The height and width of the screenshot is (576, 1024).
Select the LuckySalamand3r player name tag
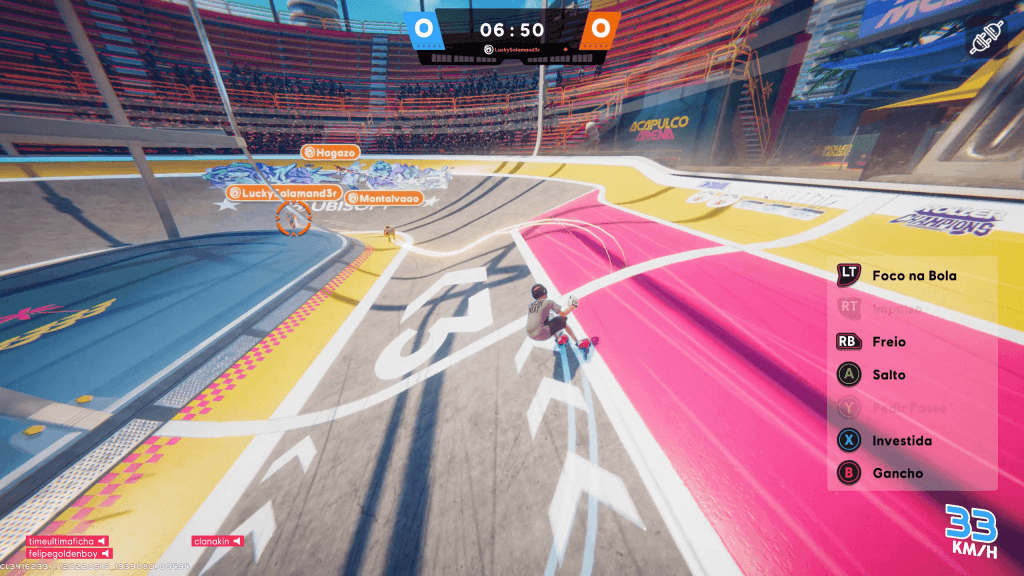(x=285, y=192)
